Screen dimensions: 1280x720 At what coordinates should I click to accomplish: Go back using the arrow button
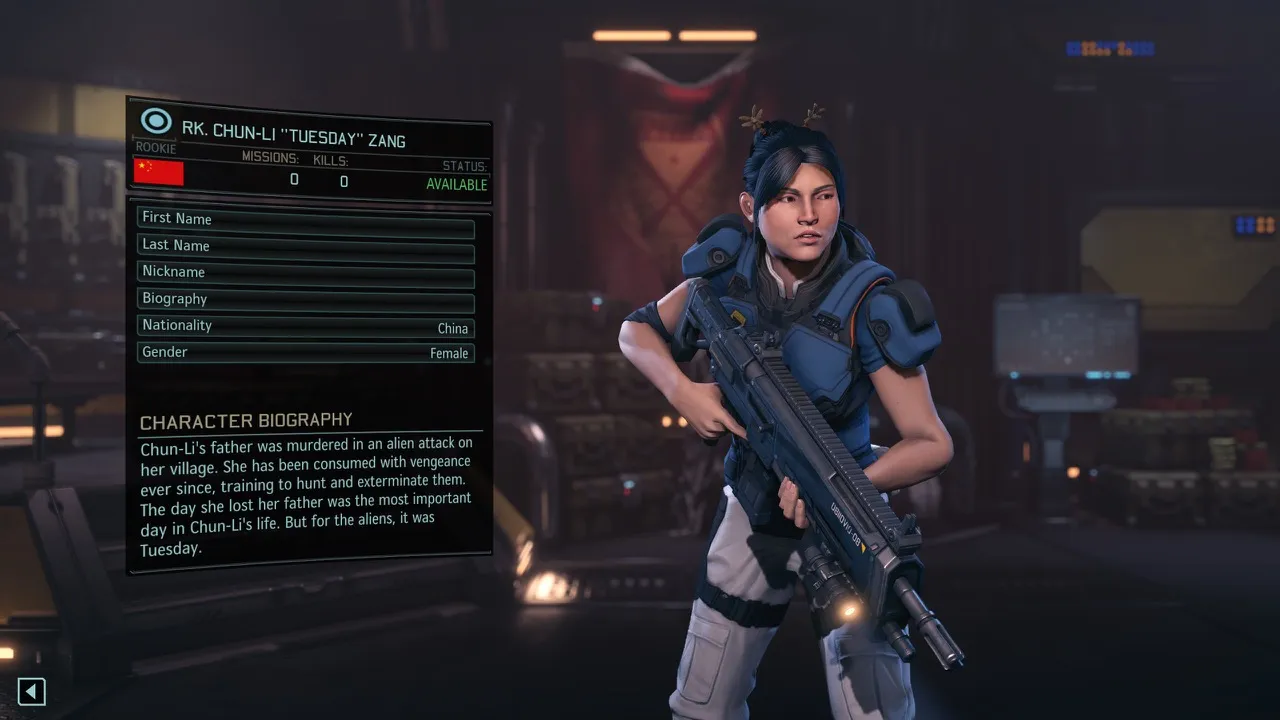pyautogui.click(x=32, y=691)
